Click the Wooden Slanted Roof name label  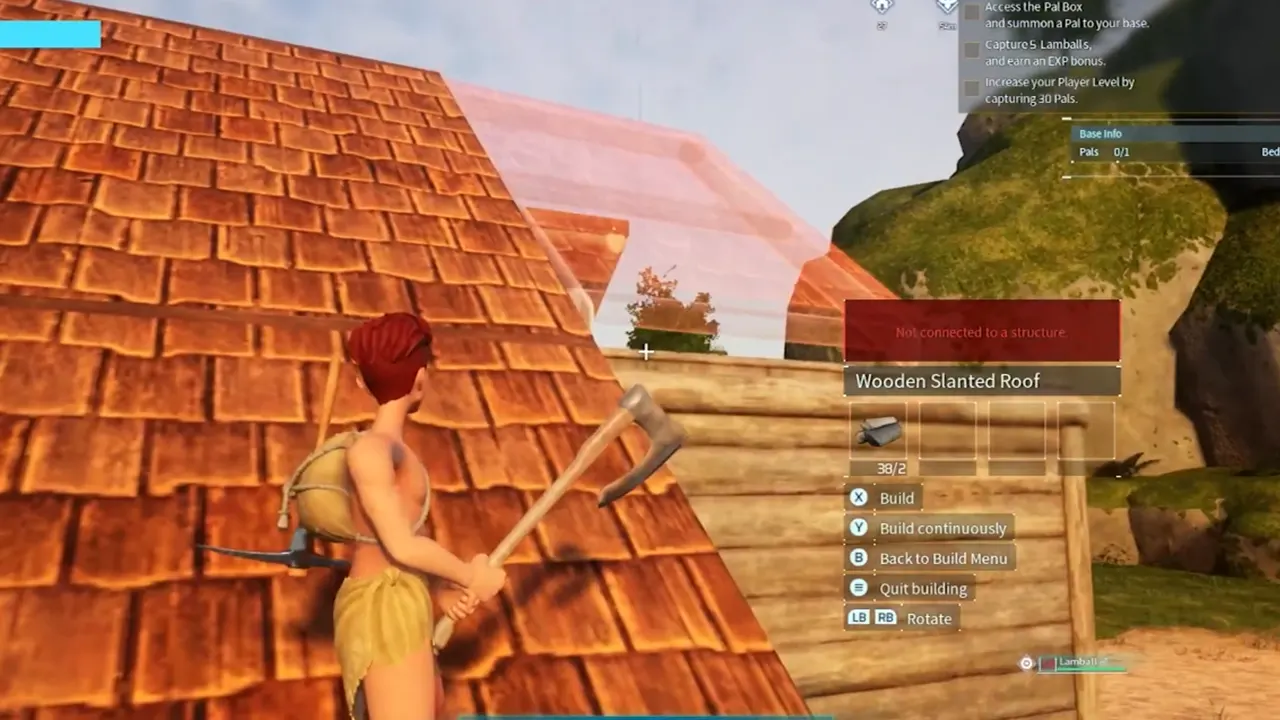click(947, 381)
